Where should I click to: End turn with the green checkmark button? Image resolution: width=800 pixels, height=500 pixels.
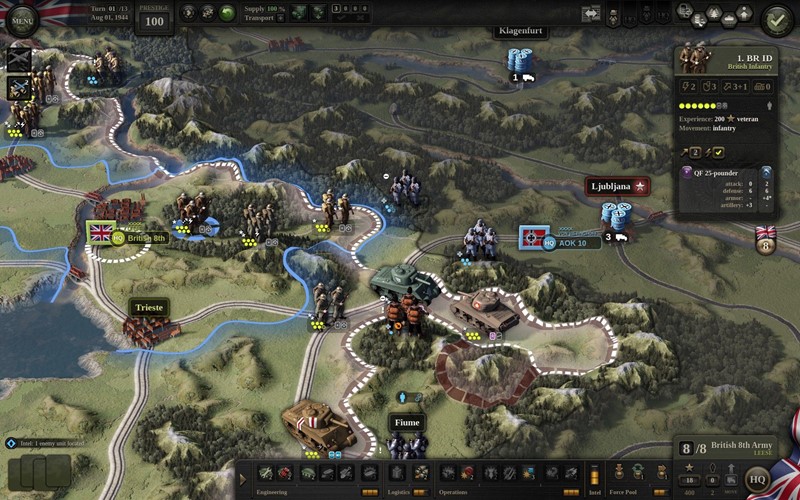click(x=776, y=18)
